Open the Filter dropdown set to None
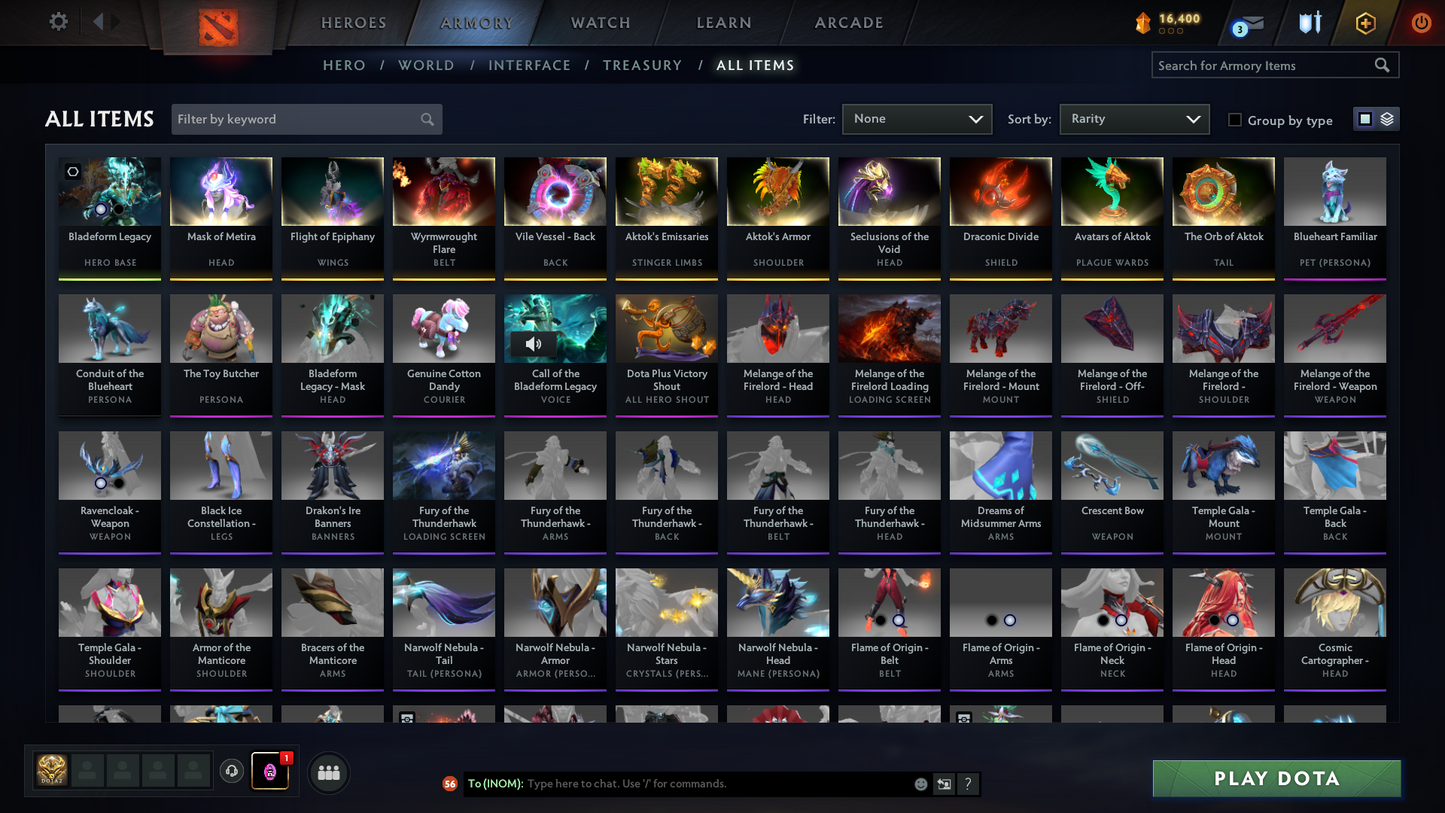This screenshot has height=813, width=1445. tap(916, 118)
